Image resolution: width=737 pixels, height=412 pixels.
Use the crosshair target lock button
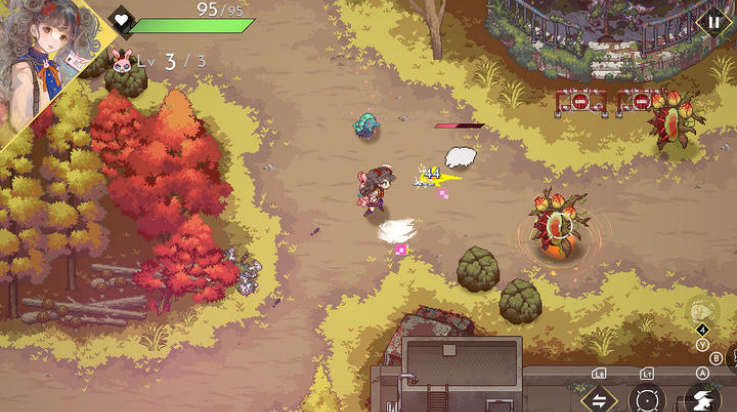[x=648, y=399]
